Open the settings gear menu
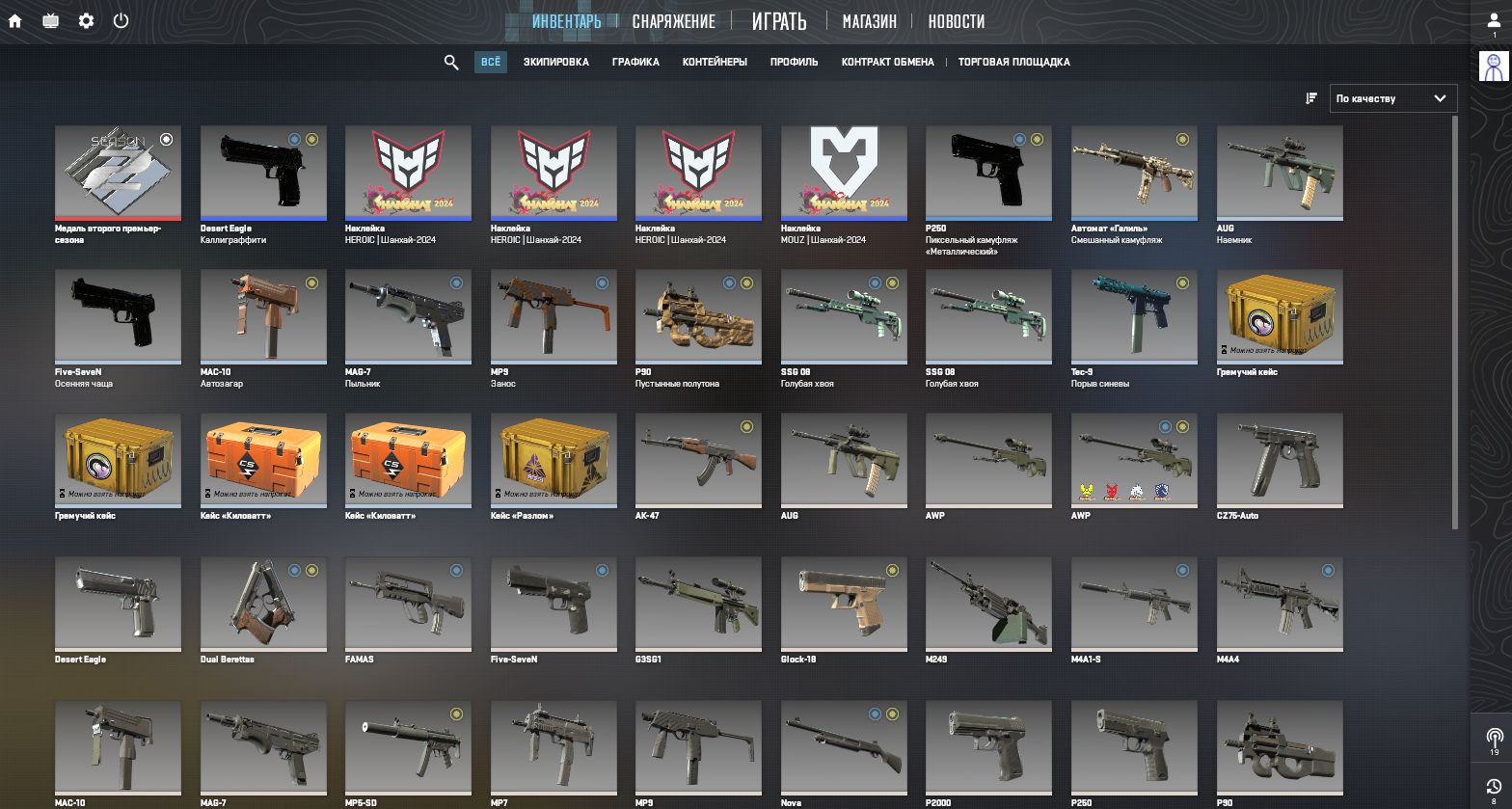This screenshot has width=1512, height=809. click(x=86, y=20)
